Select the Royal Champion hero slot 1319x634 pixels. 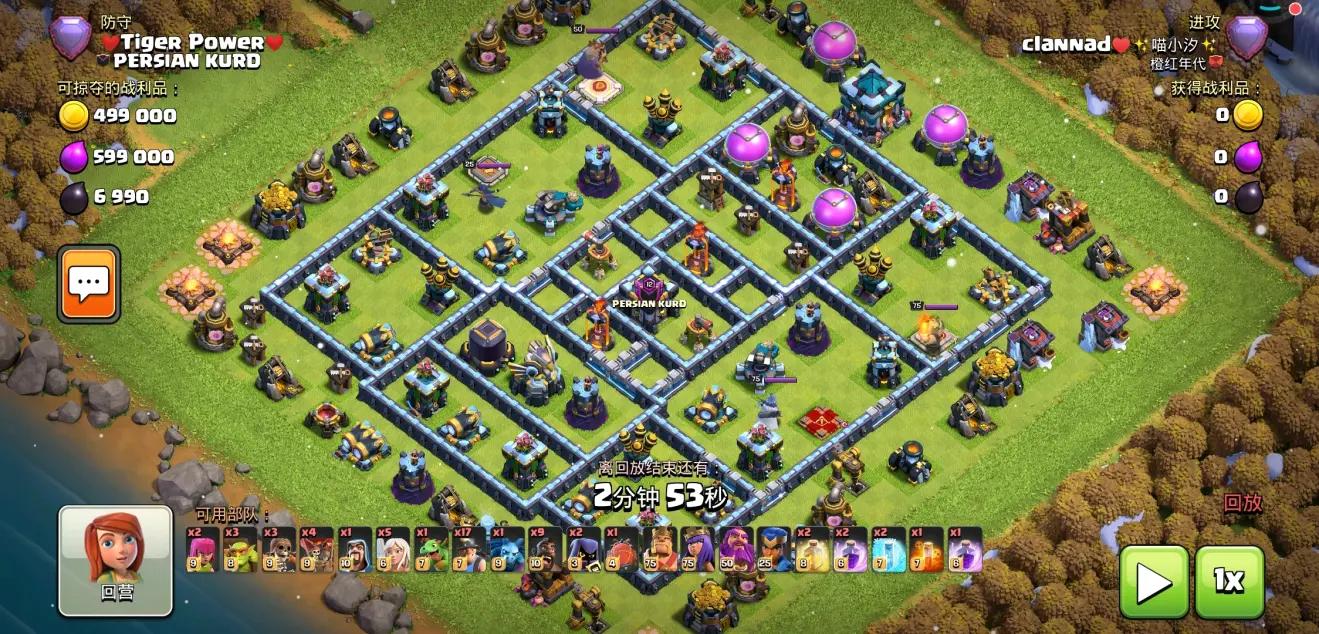click(771, 549)
